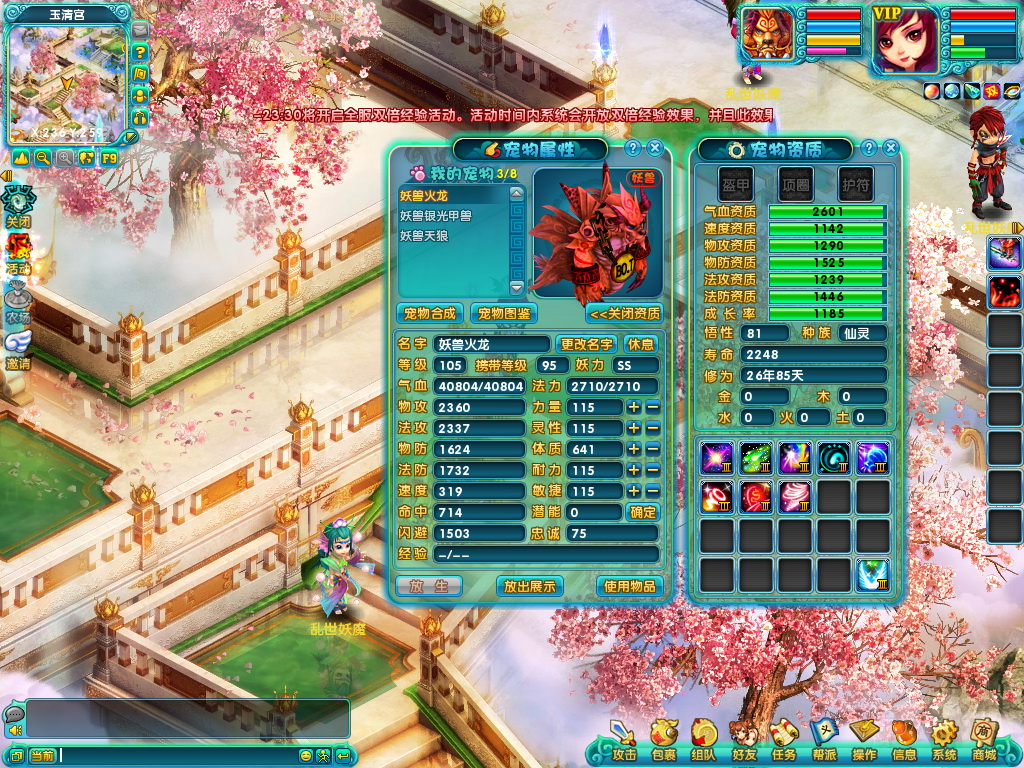Close the 宠物属性 pet attributes window

(x=655, y=148)
